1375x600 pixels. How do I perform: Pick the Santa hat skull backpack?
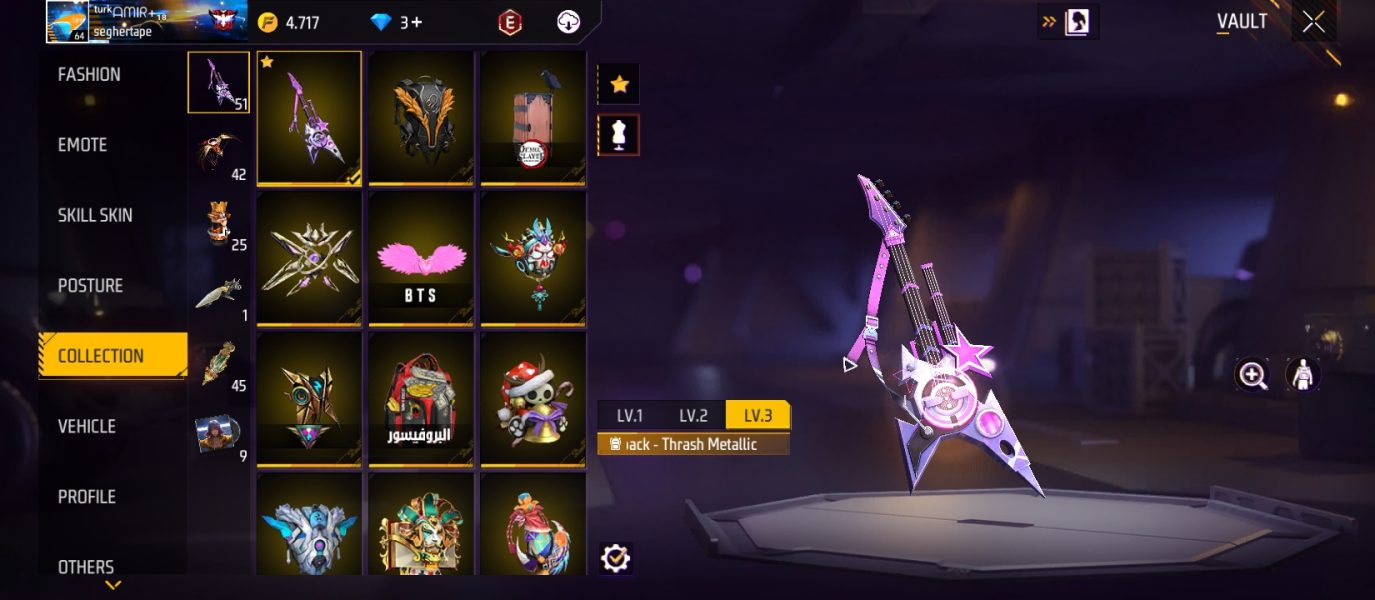533,398
